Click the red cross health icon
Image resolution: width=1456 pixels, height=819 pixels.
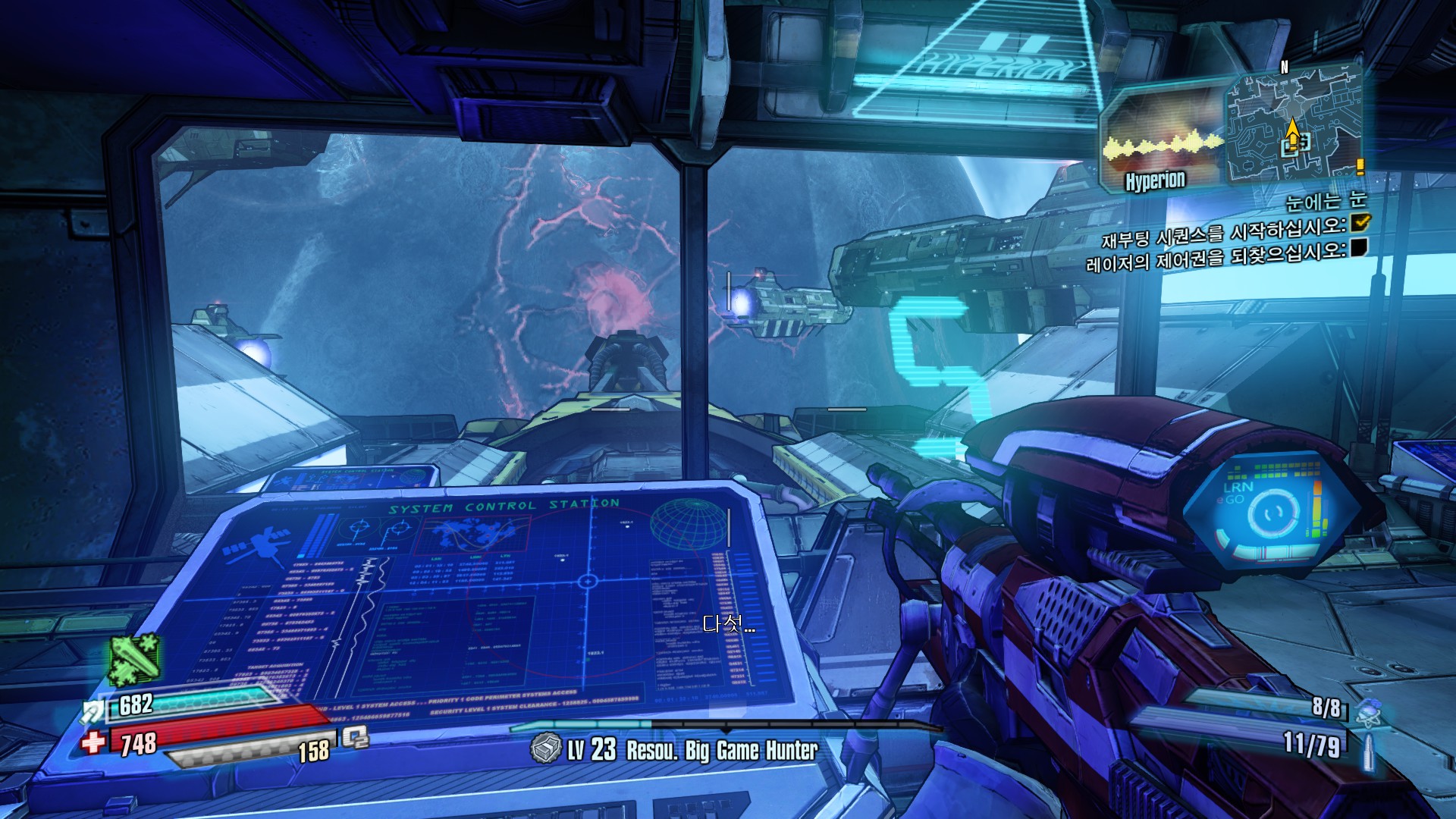[94, 742]
